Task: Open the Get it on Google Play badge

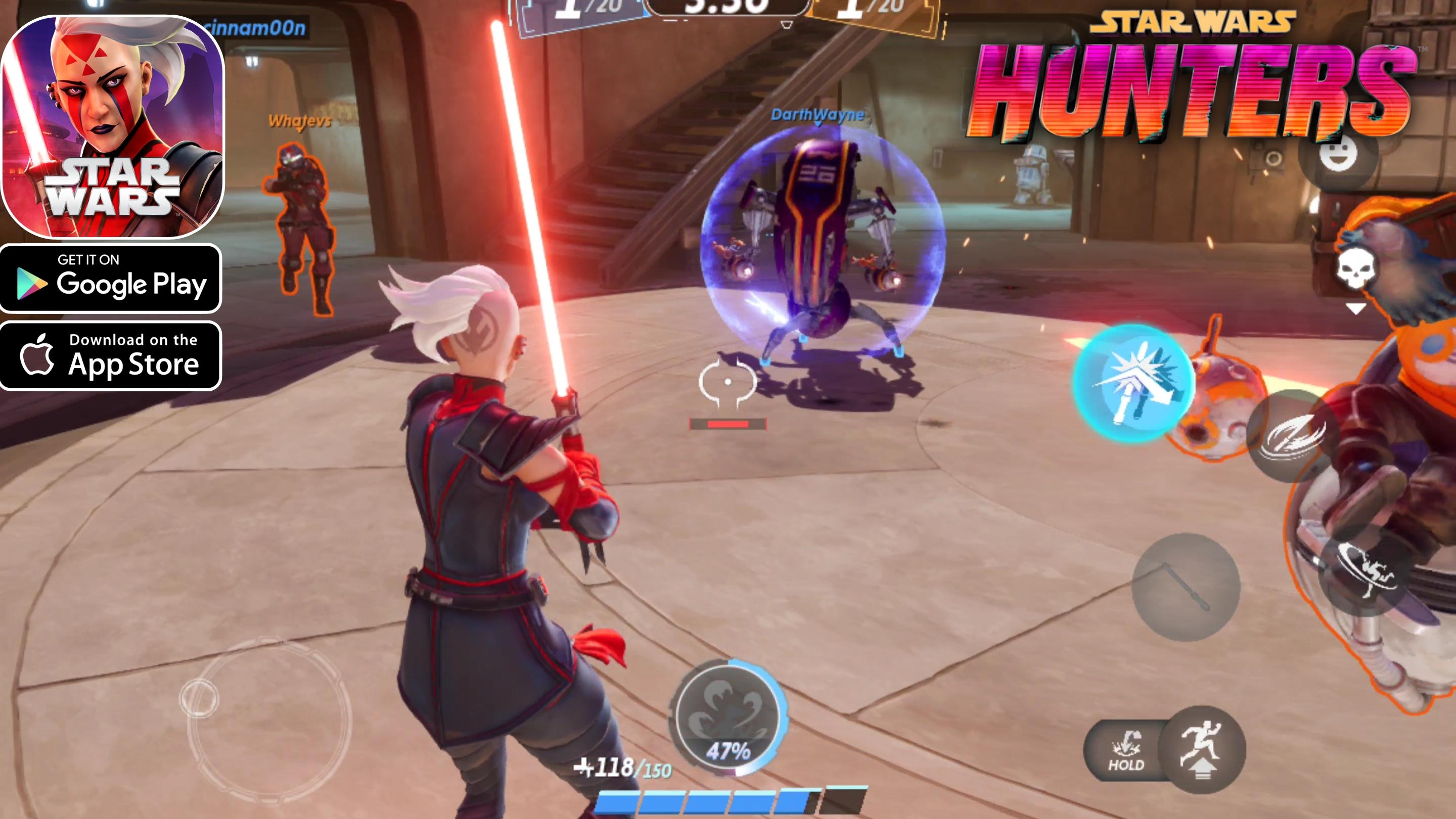Action: pos(111,278)
